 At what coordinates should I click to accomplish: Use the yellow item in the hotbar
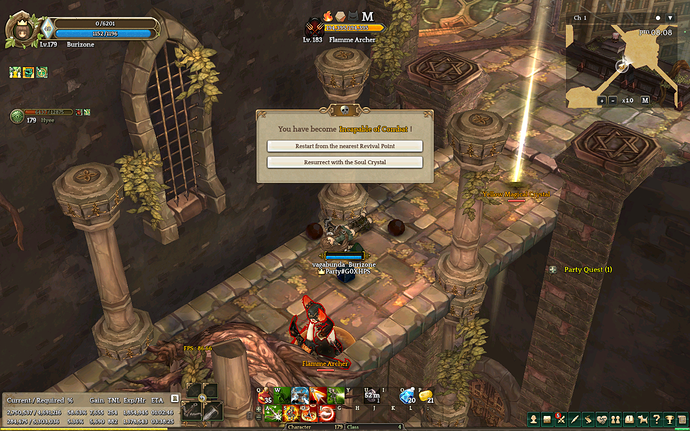point(425,396)
